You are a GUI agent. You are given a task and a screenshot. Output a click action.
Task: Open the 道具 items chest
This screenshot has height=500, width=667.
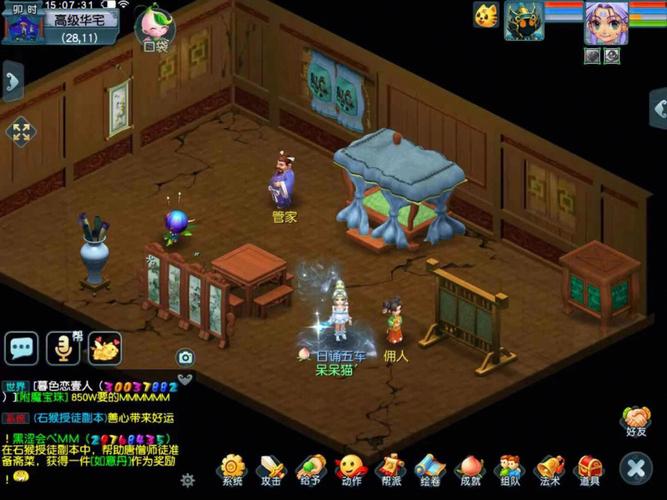[589, 468]
